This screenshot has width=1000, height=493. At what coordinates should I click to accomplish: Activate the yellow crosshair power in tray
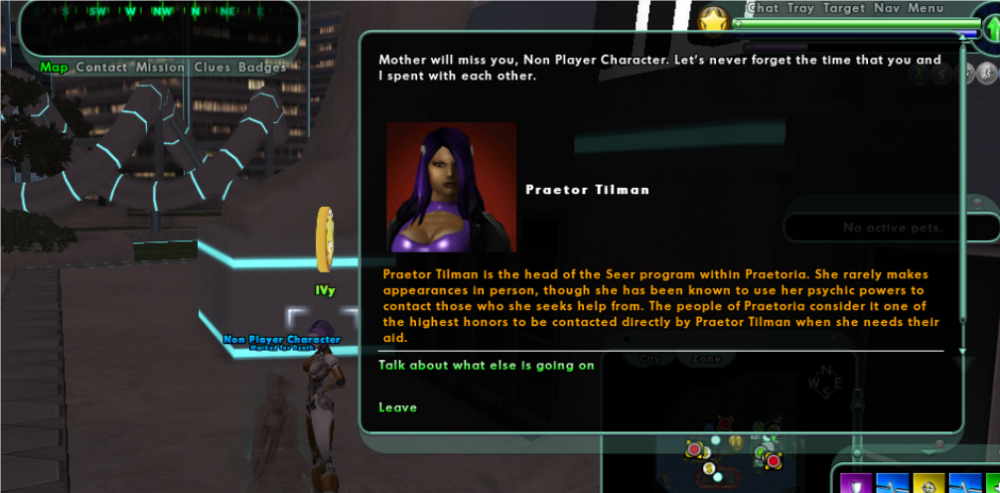click(929, 484)
